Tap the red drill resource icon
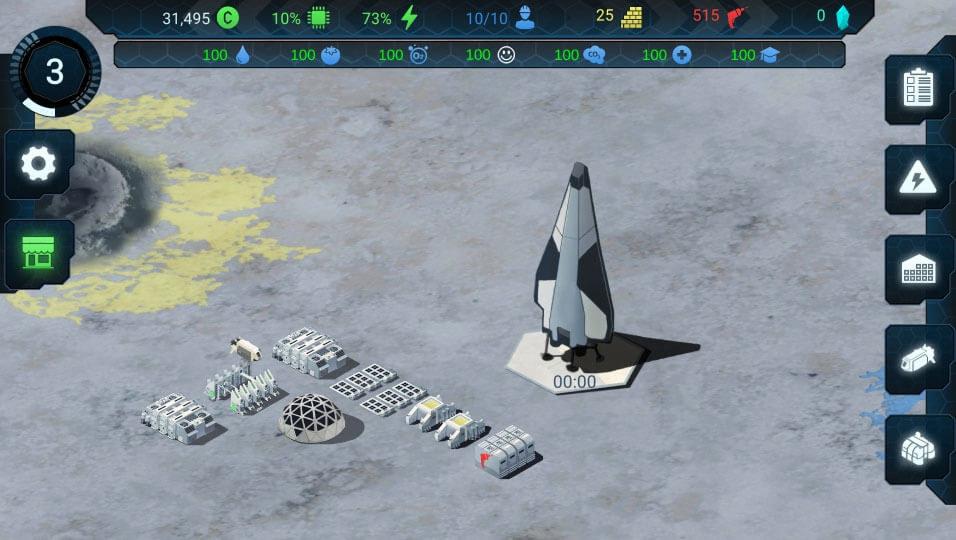 [738, 17]
